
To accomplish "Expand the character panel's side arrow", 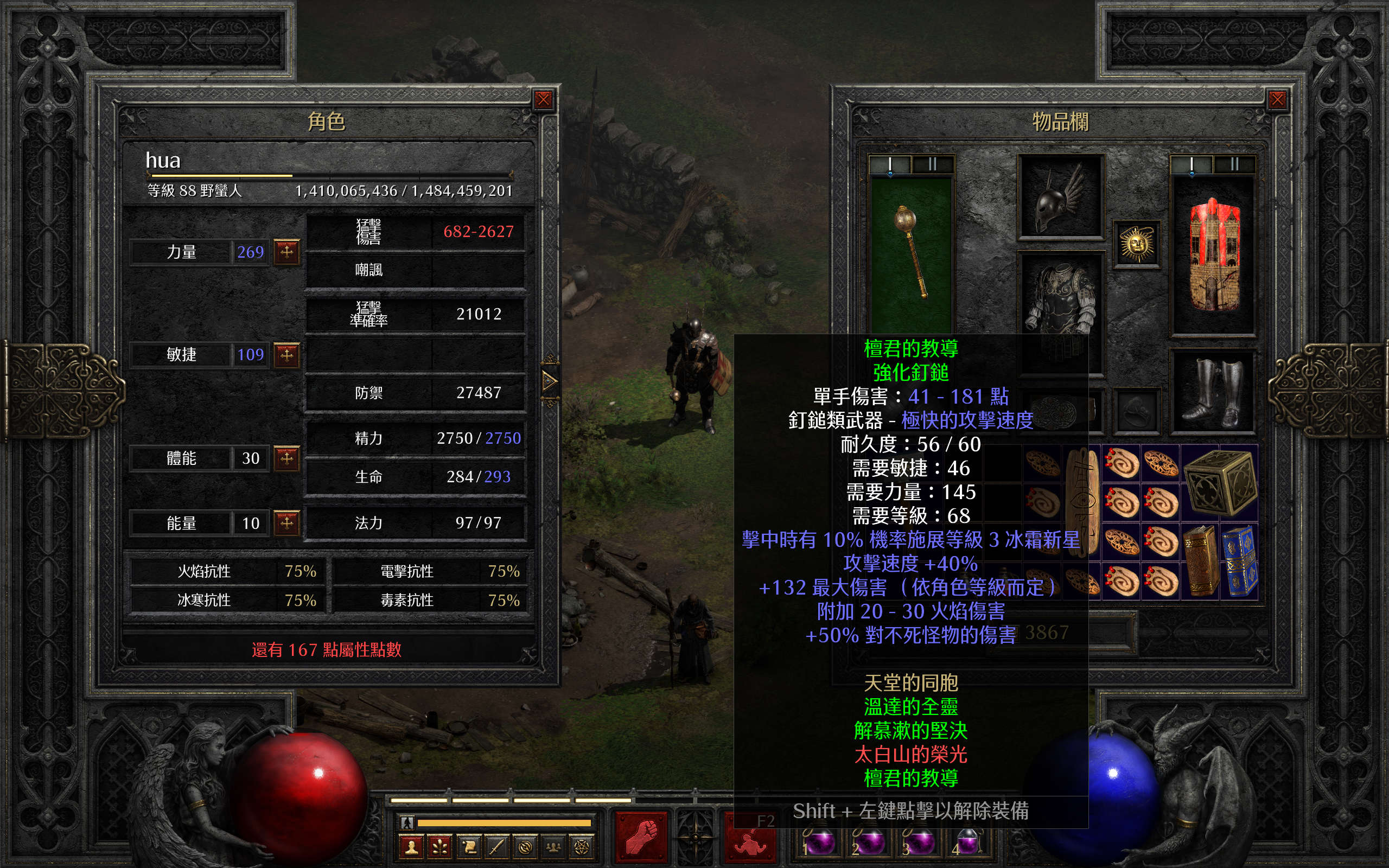I will (x=549, y=380).
